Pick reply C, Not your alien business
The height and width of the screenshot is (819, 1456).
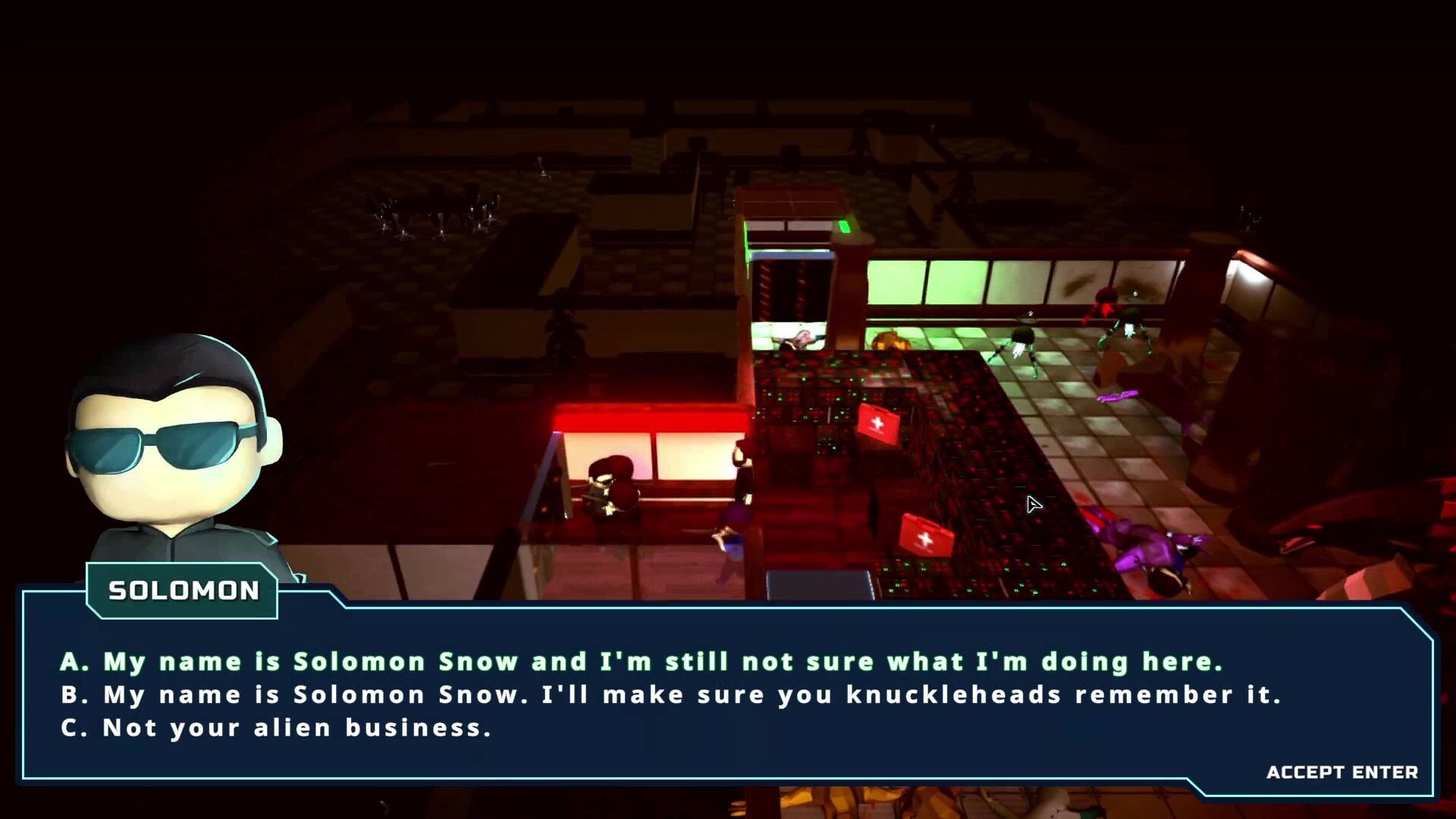click(x=277, y=729)
